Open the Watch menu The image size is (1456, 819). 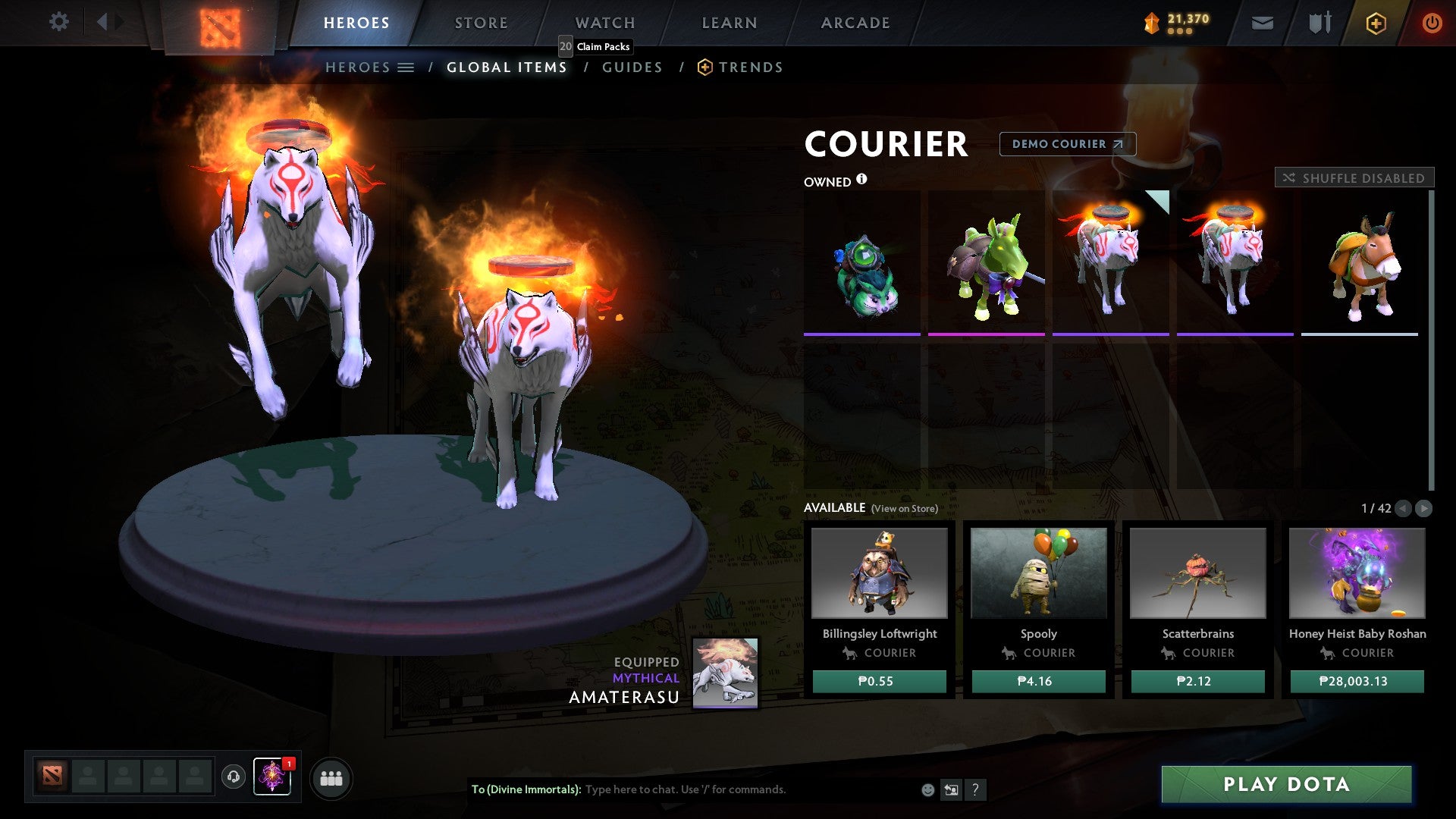(604, 22)
